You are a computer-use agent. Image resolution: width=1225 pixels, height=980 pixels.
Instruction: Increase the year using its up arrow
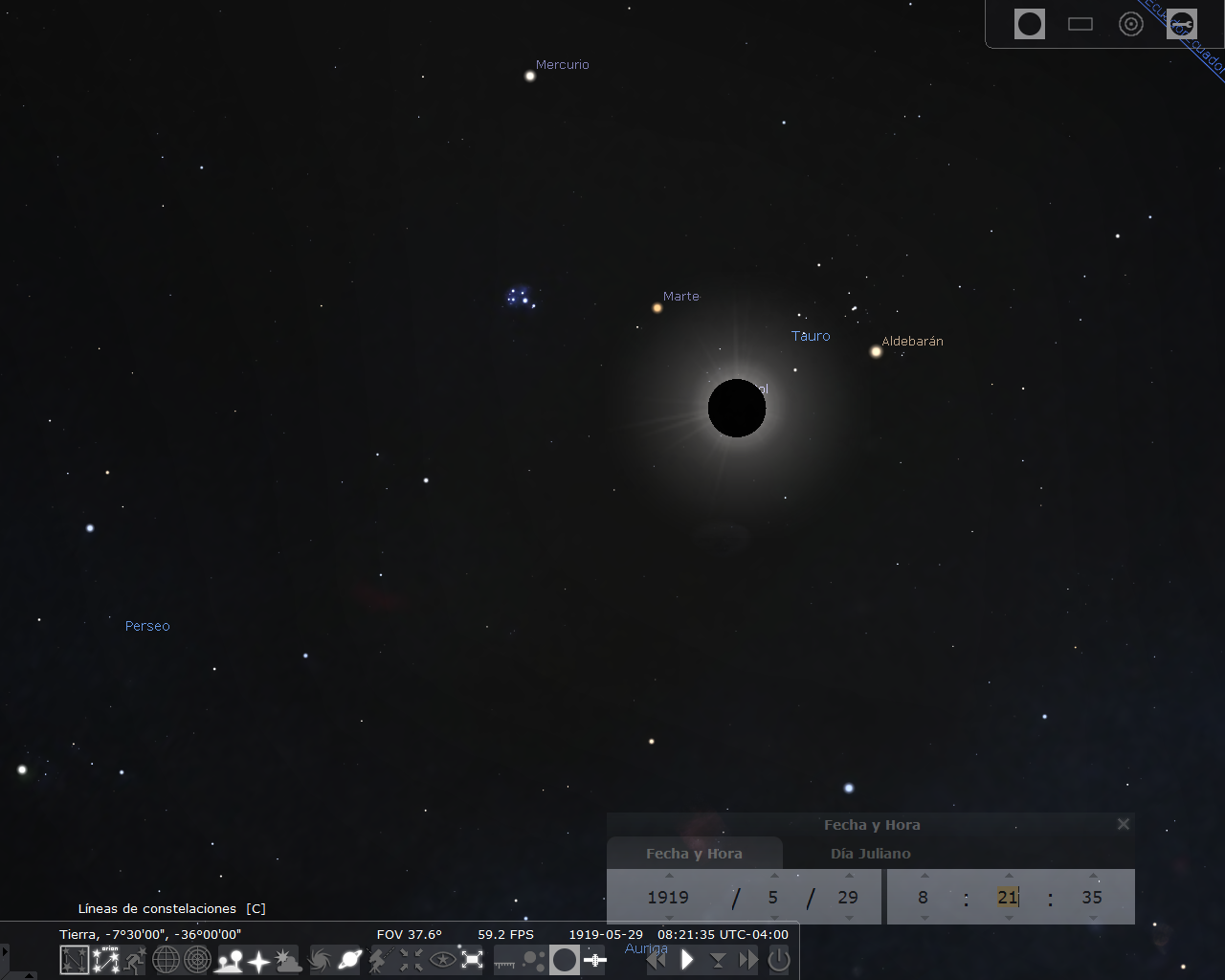667,875
